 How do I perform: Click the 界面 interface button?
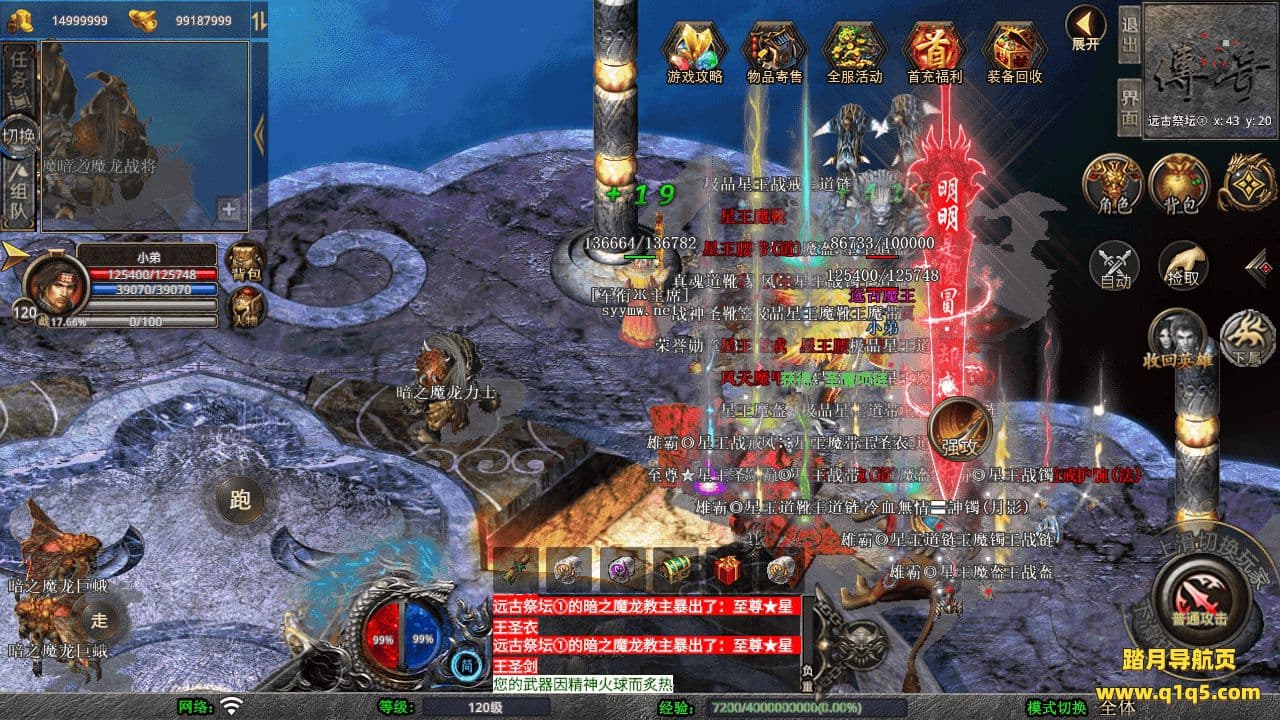click(x=1129, y=106)
